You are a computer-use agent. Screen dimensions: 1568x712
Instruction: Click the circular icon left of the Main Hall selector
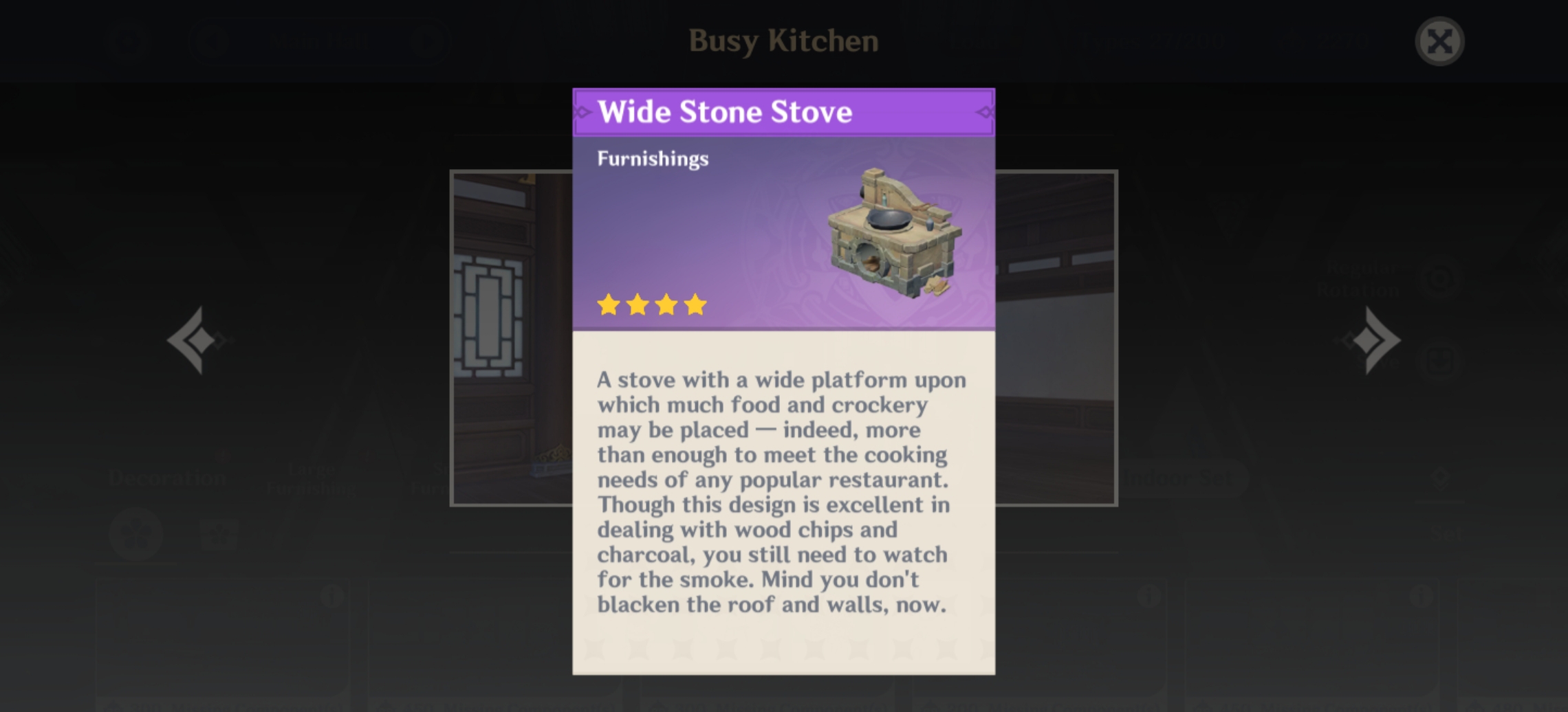129,41
